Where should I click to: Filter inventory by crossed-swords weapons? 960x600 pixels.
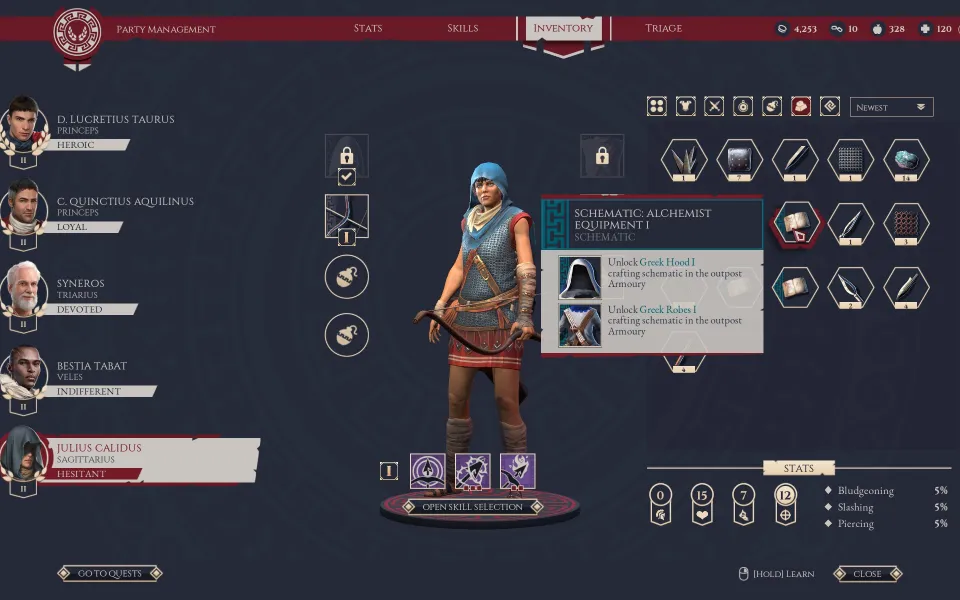[714, 106]
